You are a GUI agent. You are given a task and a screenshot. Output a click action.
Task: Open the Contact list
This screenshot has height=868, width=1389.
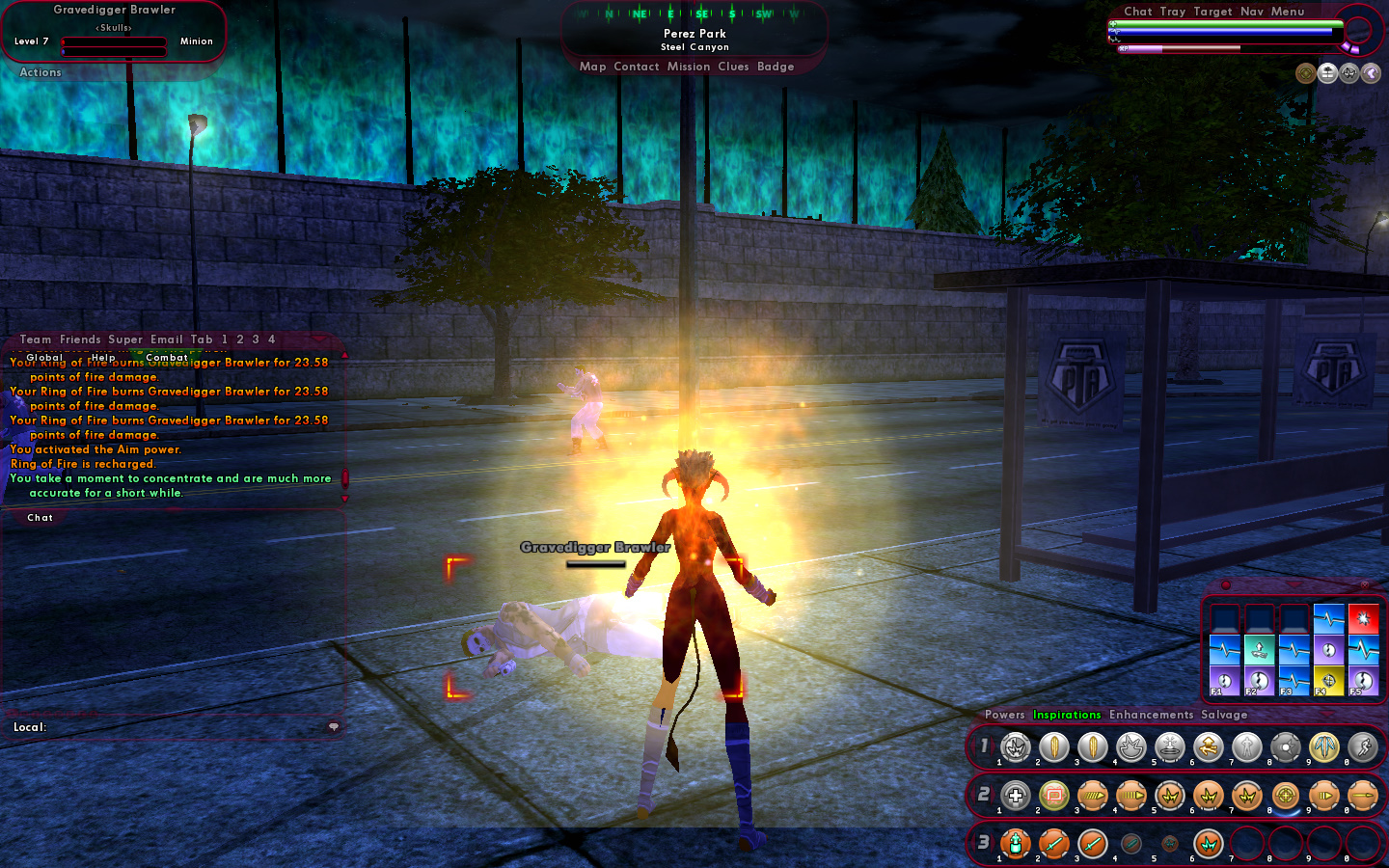coord(636,67)
